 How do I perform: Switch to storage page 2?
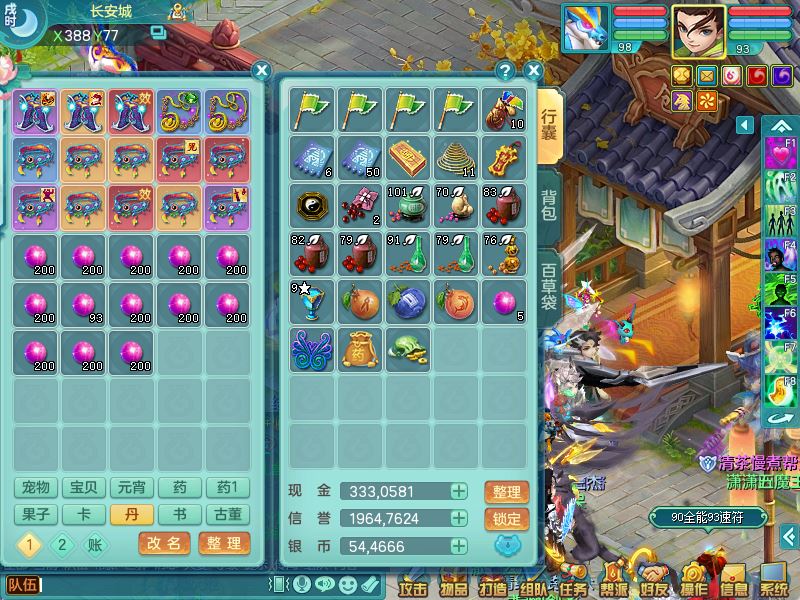coord(62,545)
